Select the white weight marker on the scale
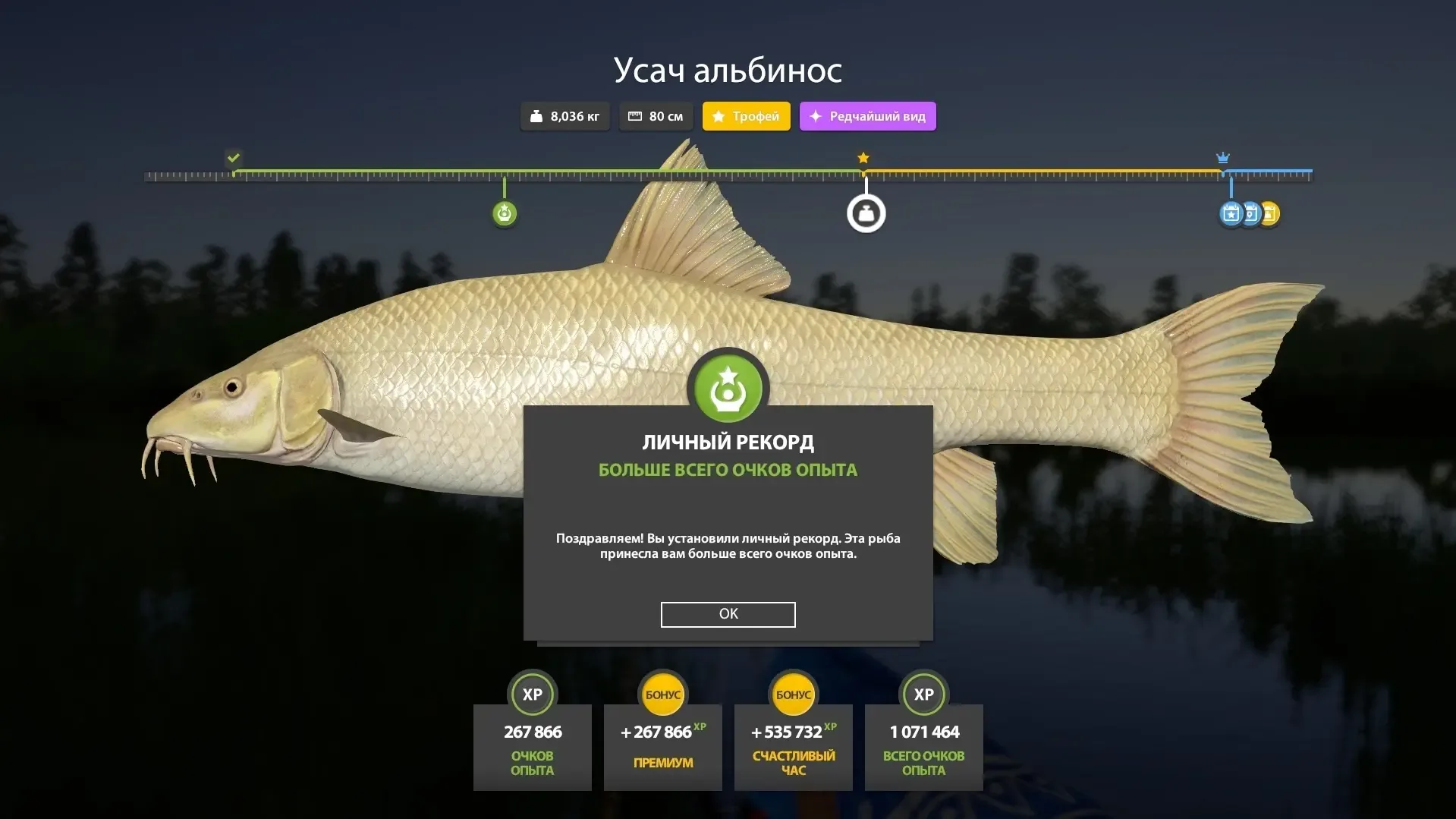The height and width of the screenshot is (819, 1456). point(866,214)
